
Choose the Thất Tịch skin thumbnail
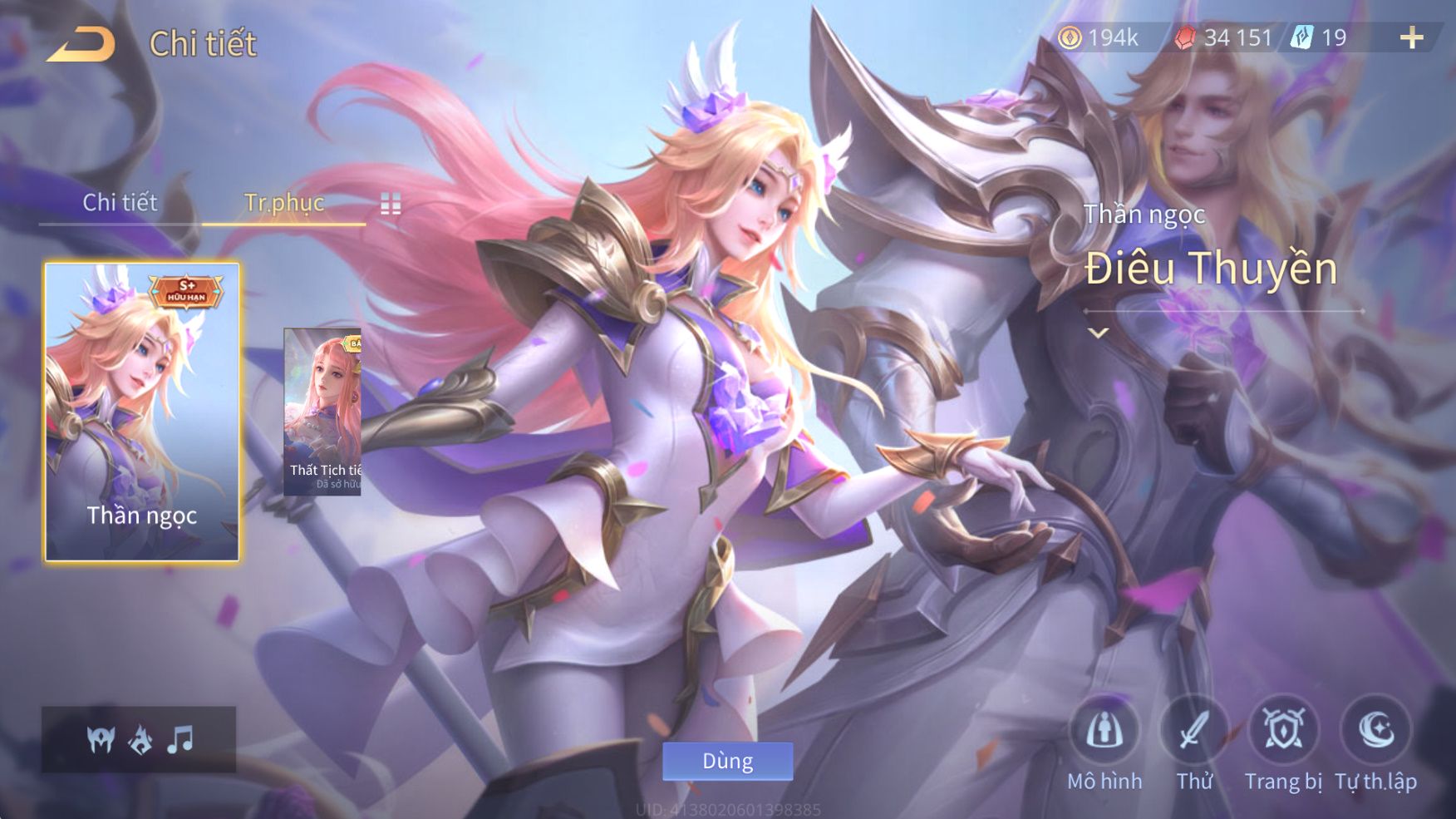pos(322,412)
